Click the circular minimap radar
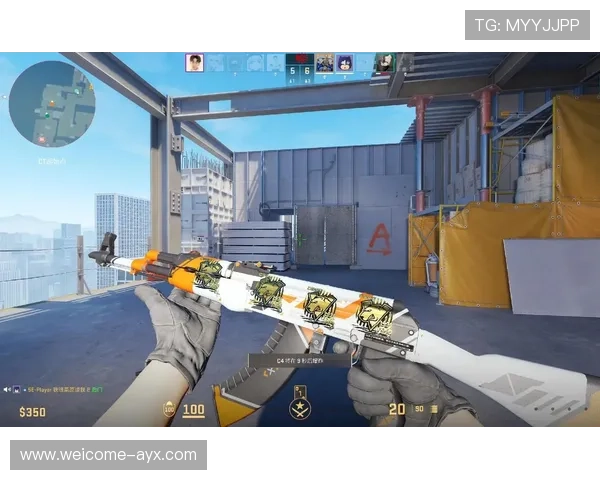The image size is (600, 480). tap(52, 103)
